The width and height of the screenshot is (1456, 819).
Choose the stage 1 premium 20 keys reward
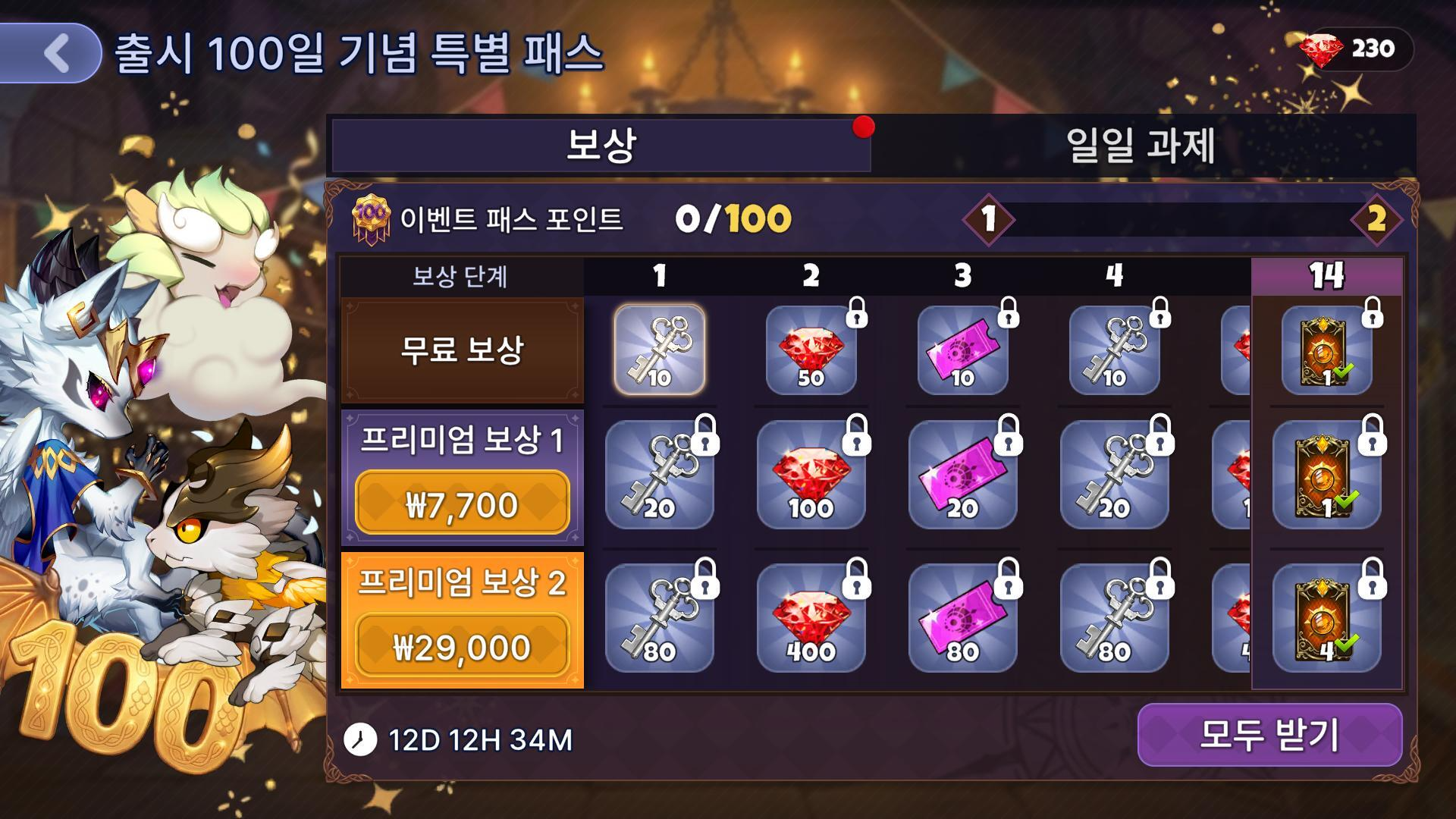pos(659,475)
